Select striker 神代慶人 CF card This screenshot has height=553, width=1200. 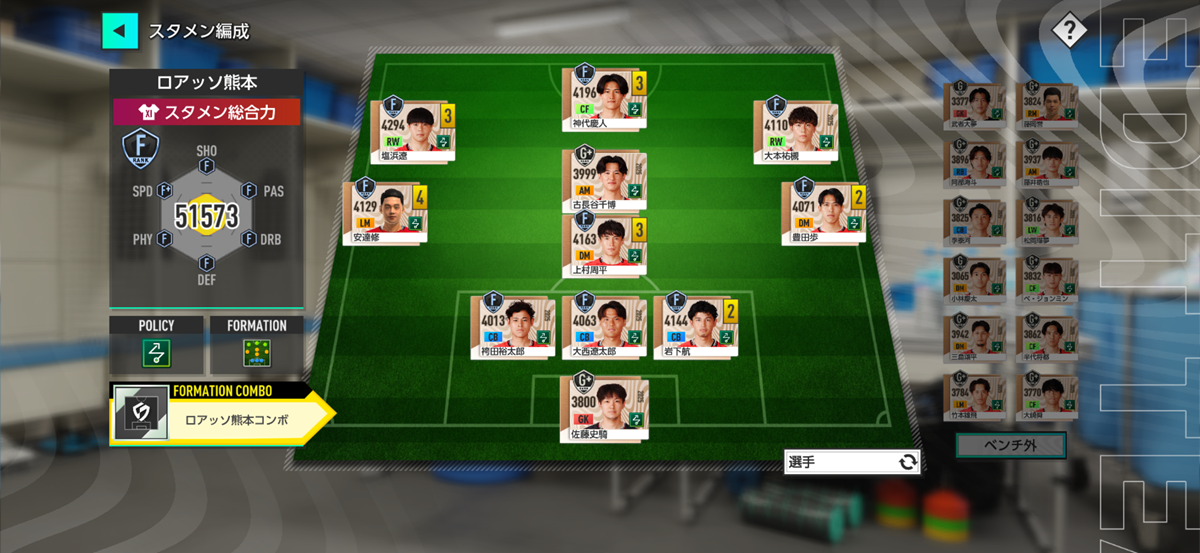tap(603, 97)
